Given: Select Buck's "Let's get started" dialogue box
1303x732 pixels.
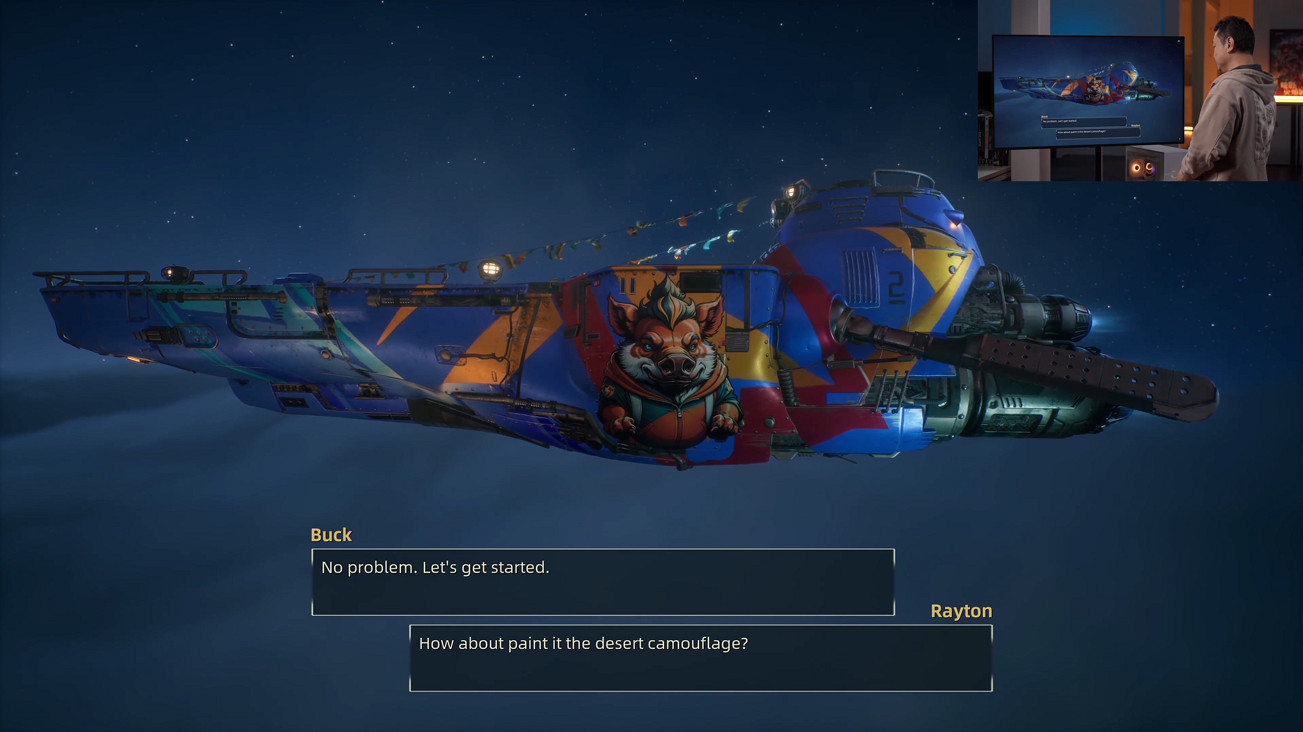Looking at the screenshot, I should (602, 581).
